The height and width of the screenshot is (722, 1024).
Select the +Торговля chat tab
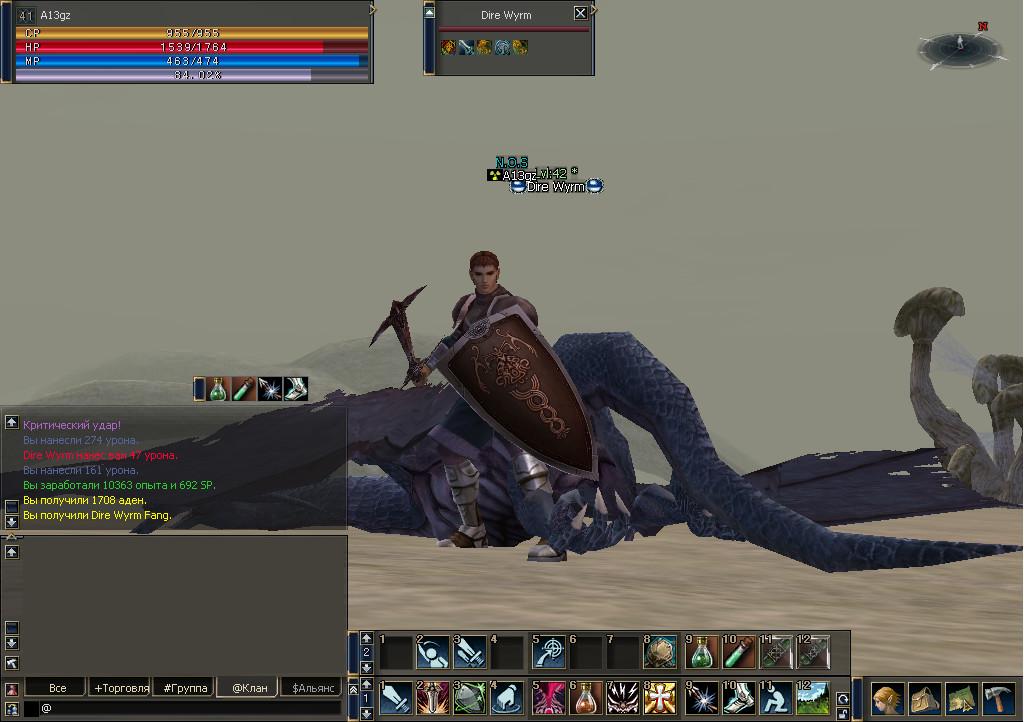[x=121, y=688]
